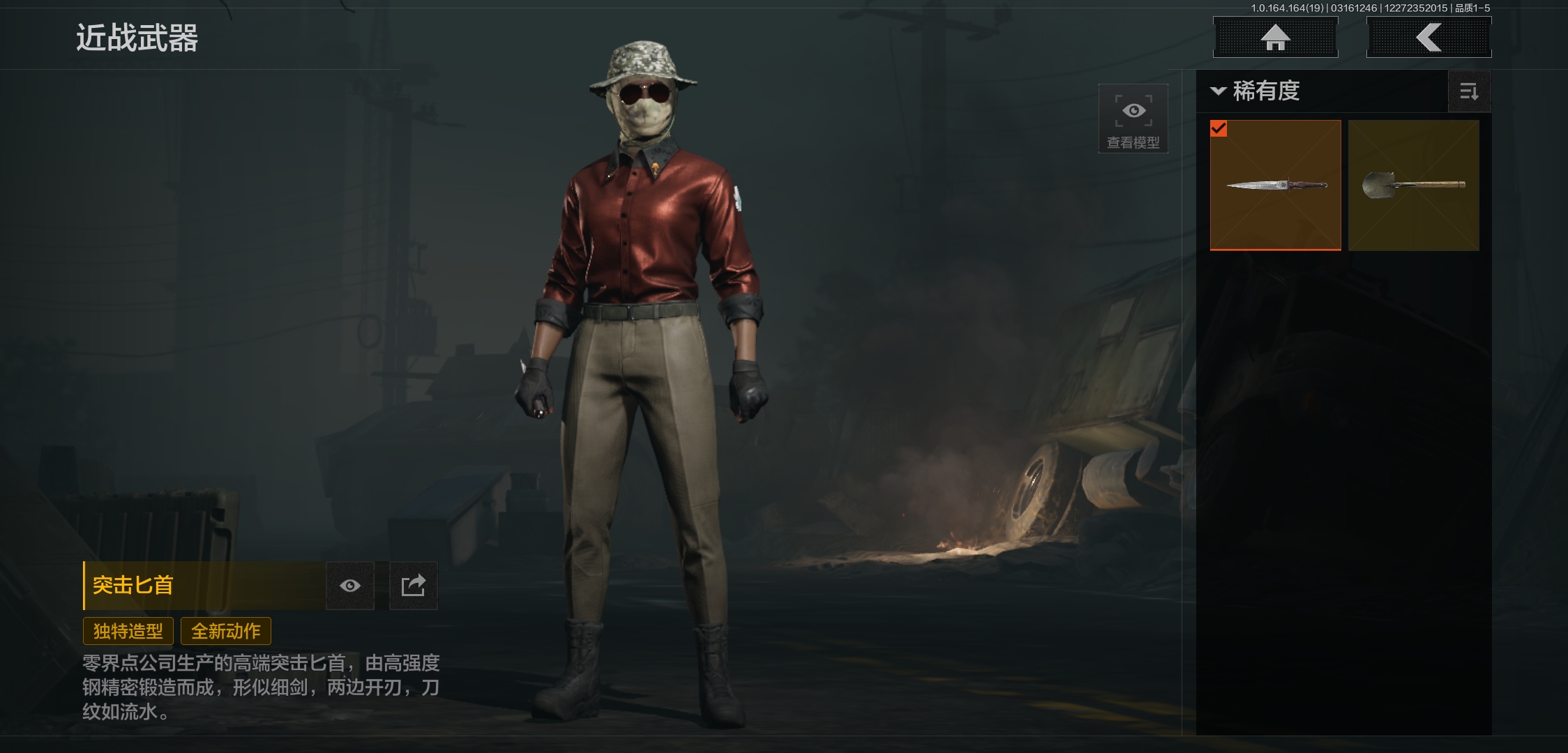Screen dimensions: 1568x753
Task: Share the 突击匕首 weapon
Action: (x=413, y=586)
